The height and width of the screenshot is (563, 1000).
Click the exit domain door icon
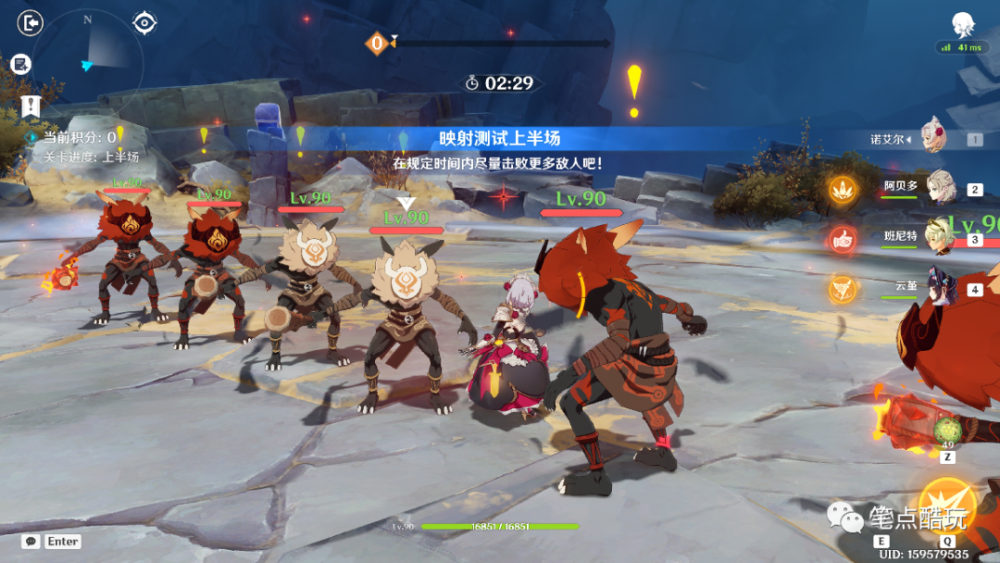tap(31, 22)
